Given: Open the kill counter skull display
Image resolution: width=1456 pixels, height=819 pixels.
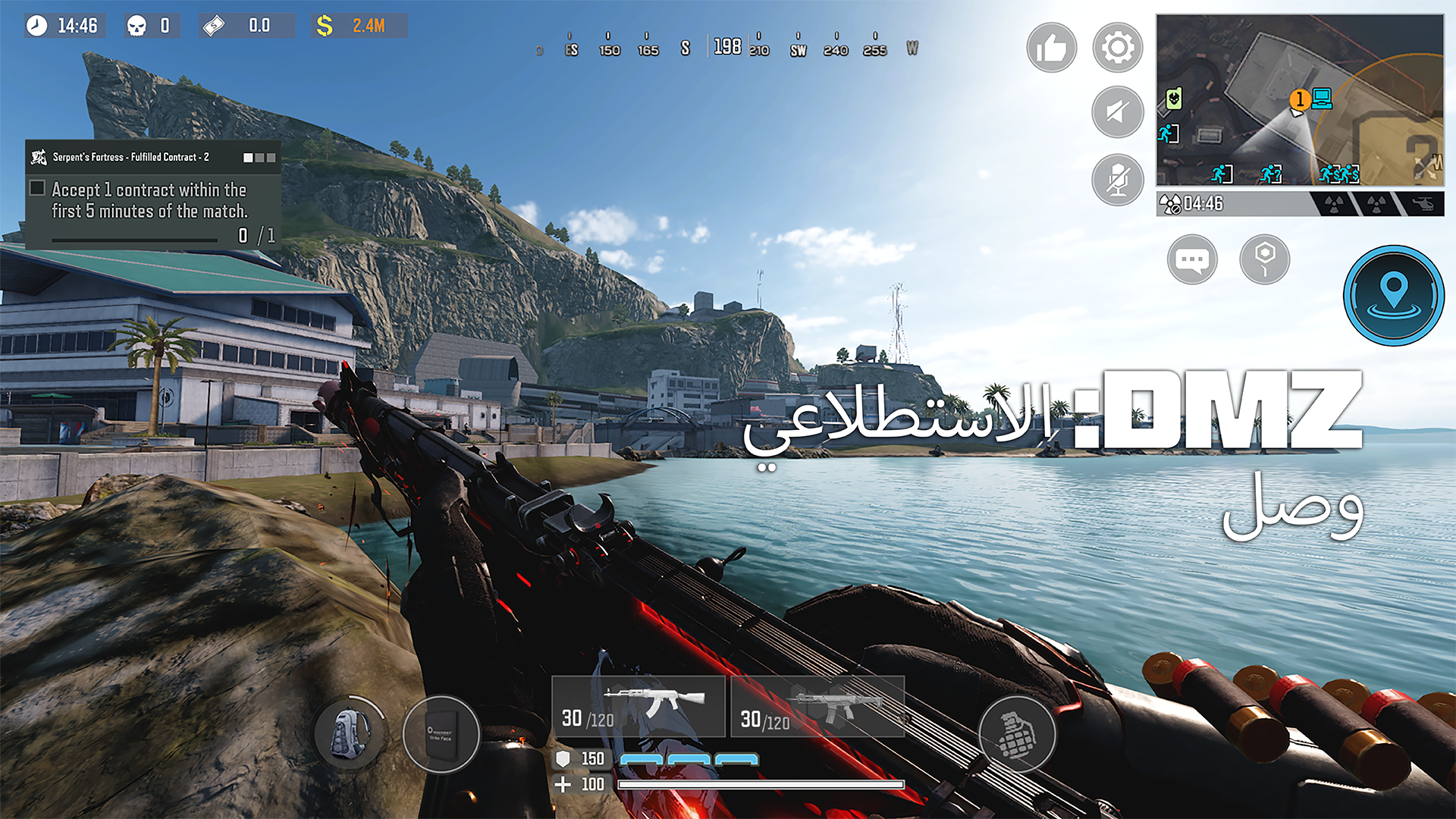Looking at the screenshot, I should pos(152,26).
